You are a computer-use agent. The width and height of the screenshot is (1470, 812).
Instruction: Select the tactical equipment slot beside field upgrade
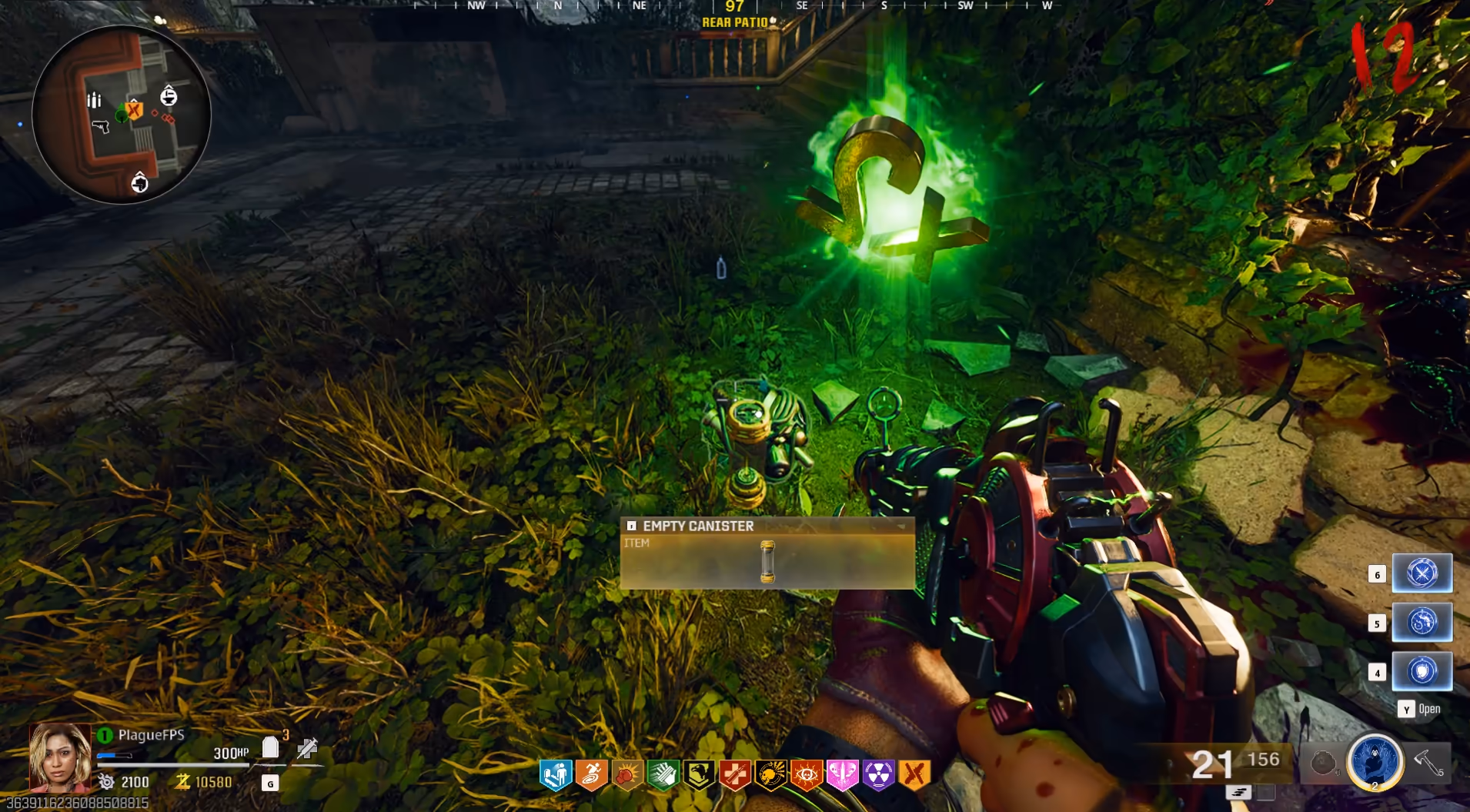click(x=1323, y=763)
